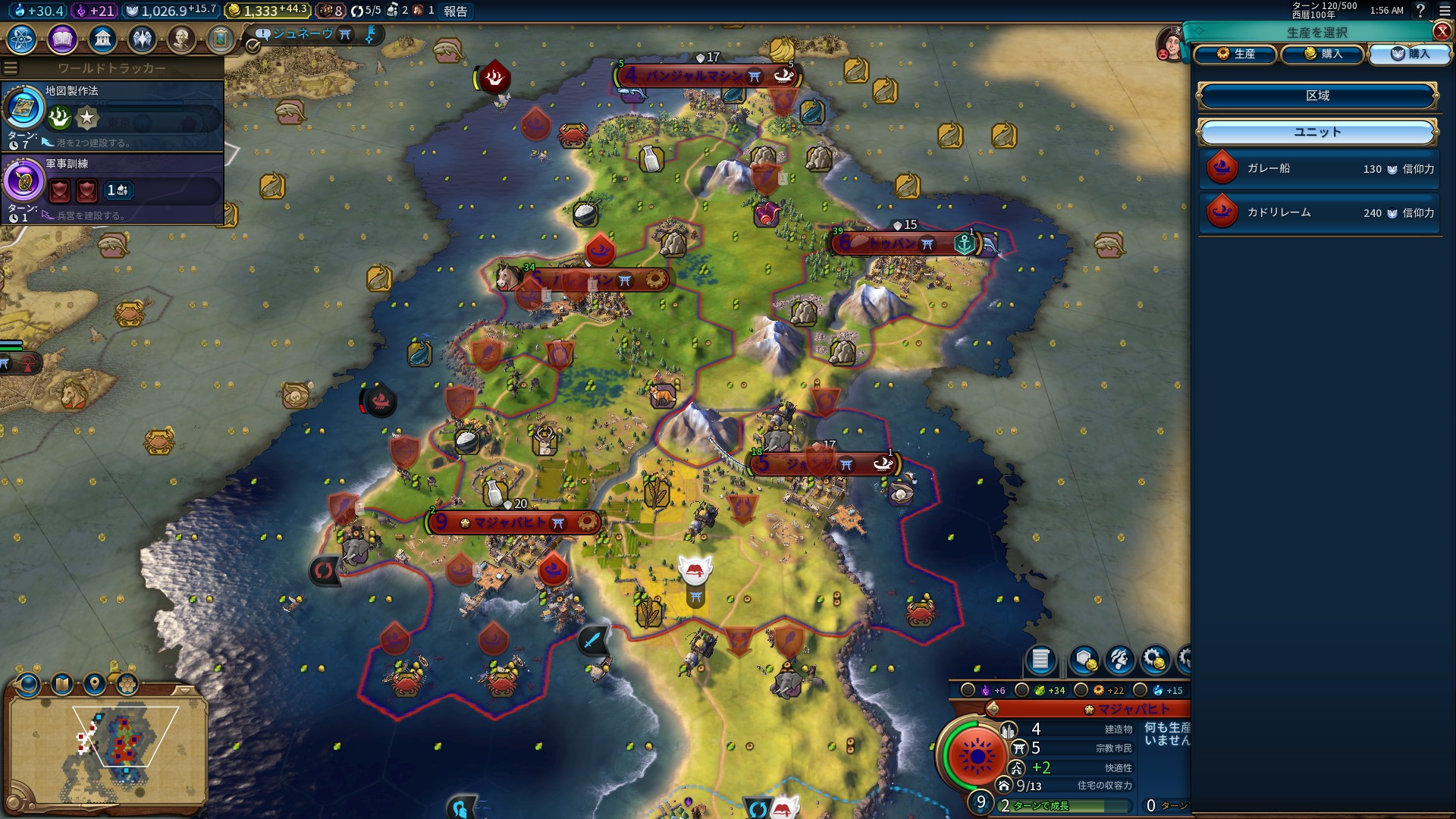Buy カドリレーム for 240 faith
The width and height of the screenshot is (1456, 819).
point(1319,212)
